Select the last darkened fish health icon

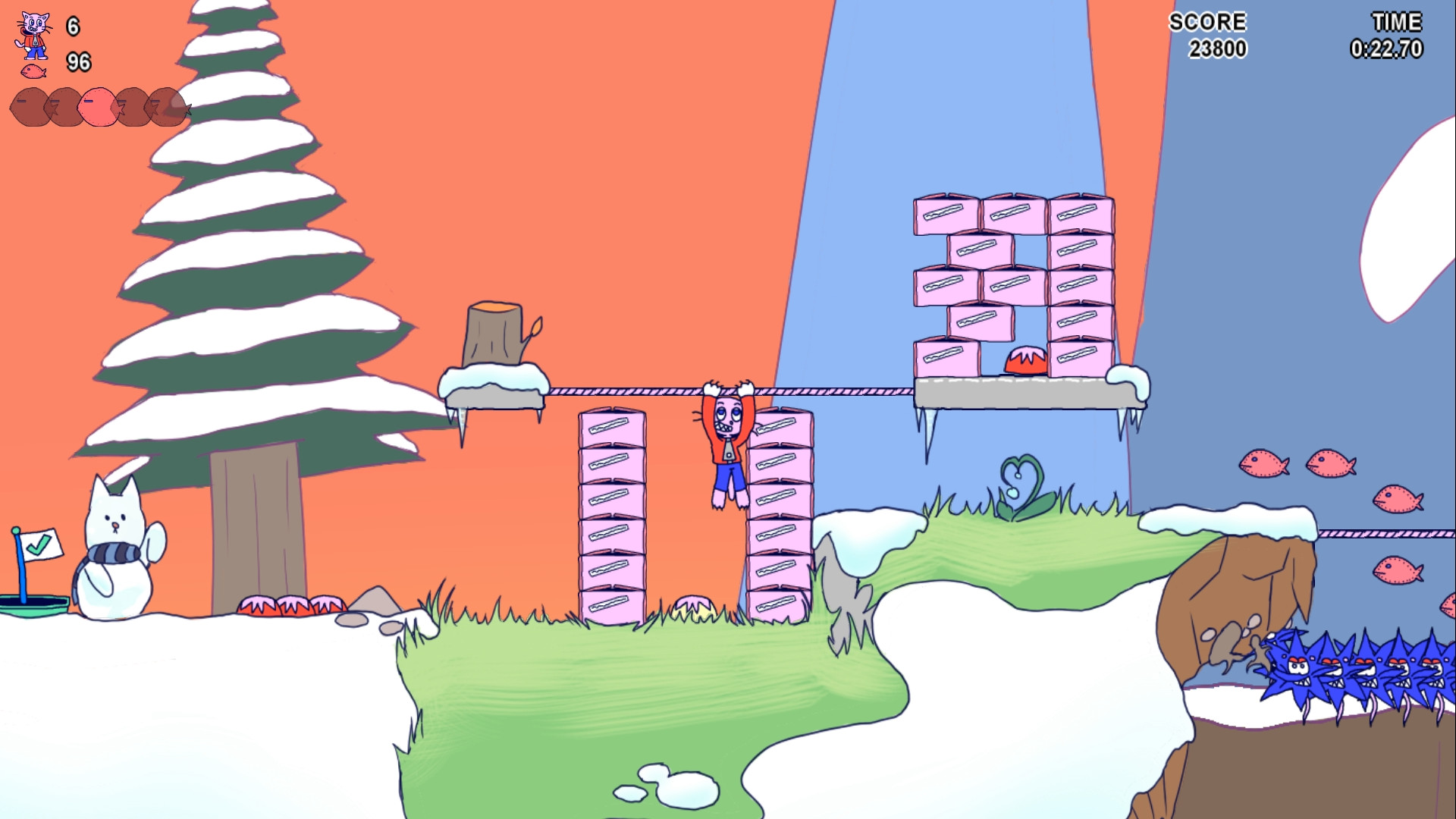(165, 108)
